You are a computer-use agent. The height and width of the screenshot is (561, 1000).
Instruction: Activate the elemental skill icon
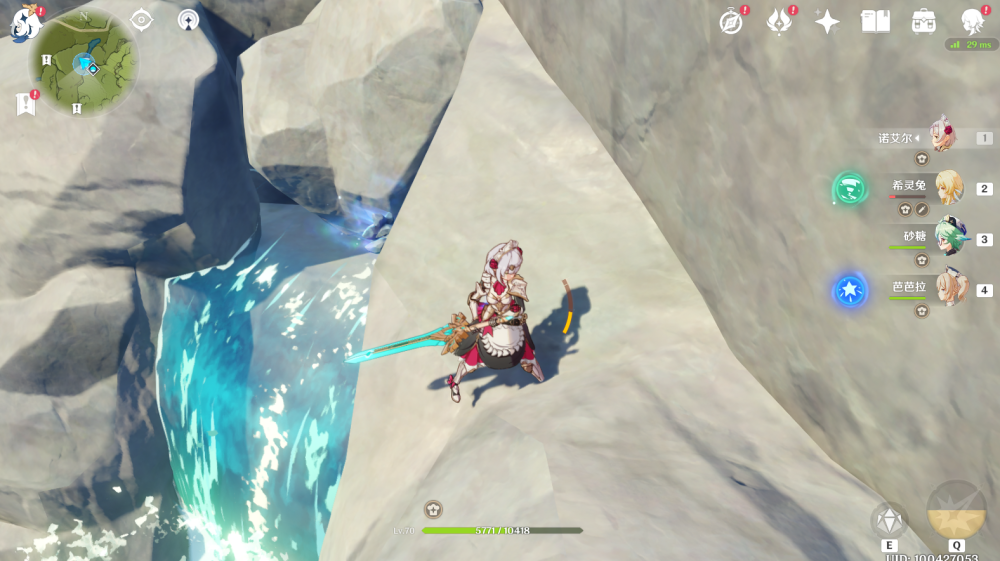[x=888, y=519]
